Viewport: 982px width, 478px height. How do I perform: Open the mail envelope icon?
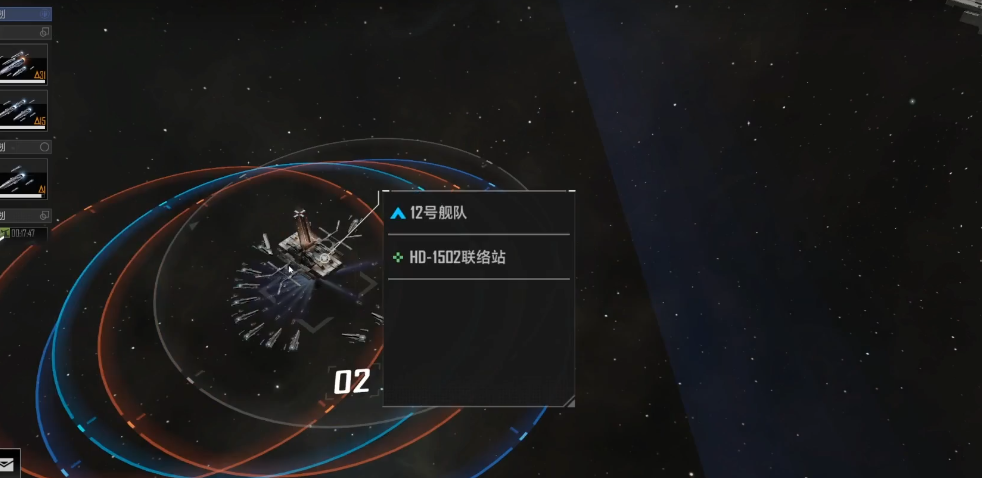click(x=7, y=465)
